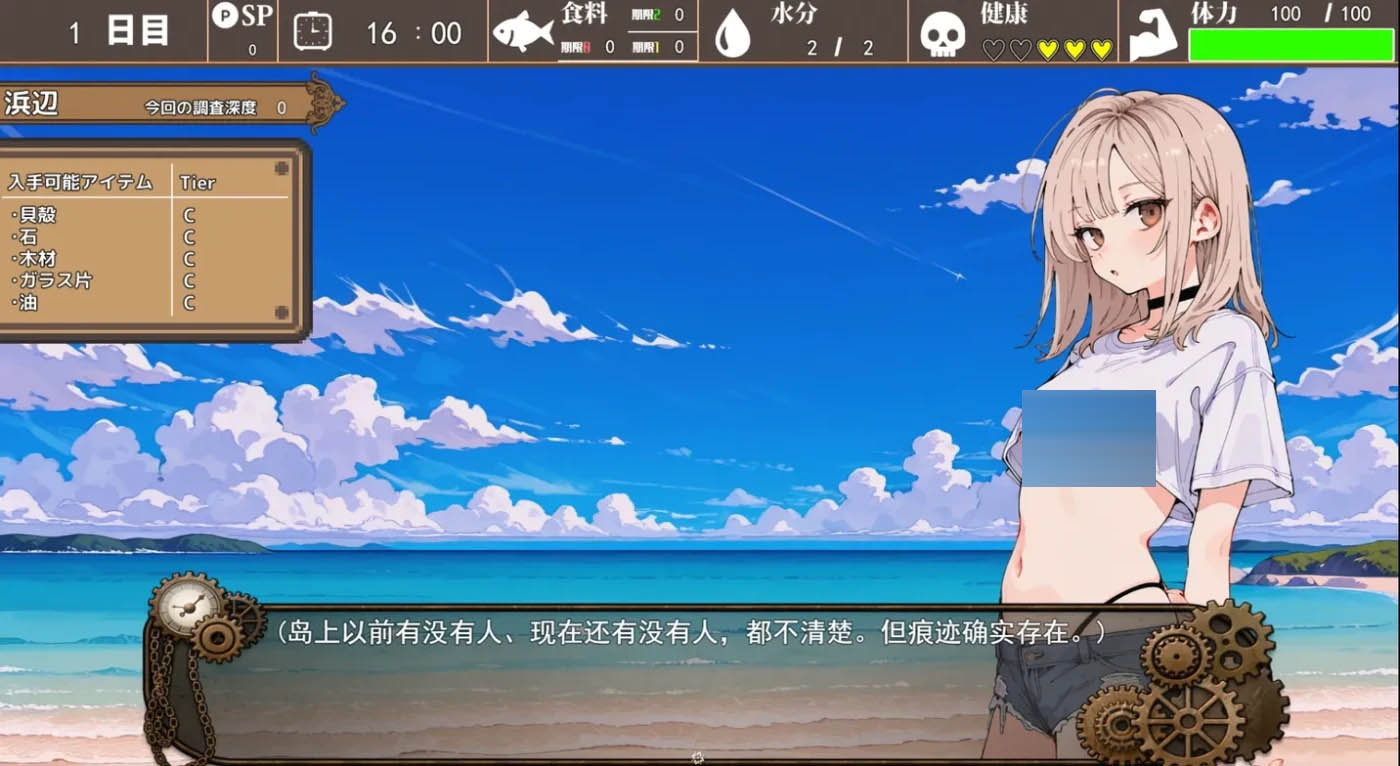Click the fish icon beside 食料
This screenshot has height=766, width=1400.
coord(523,31)
